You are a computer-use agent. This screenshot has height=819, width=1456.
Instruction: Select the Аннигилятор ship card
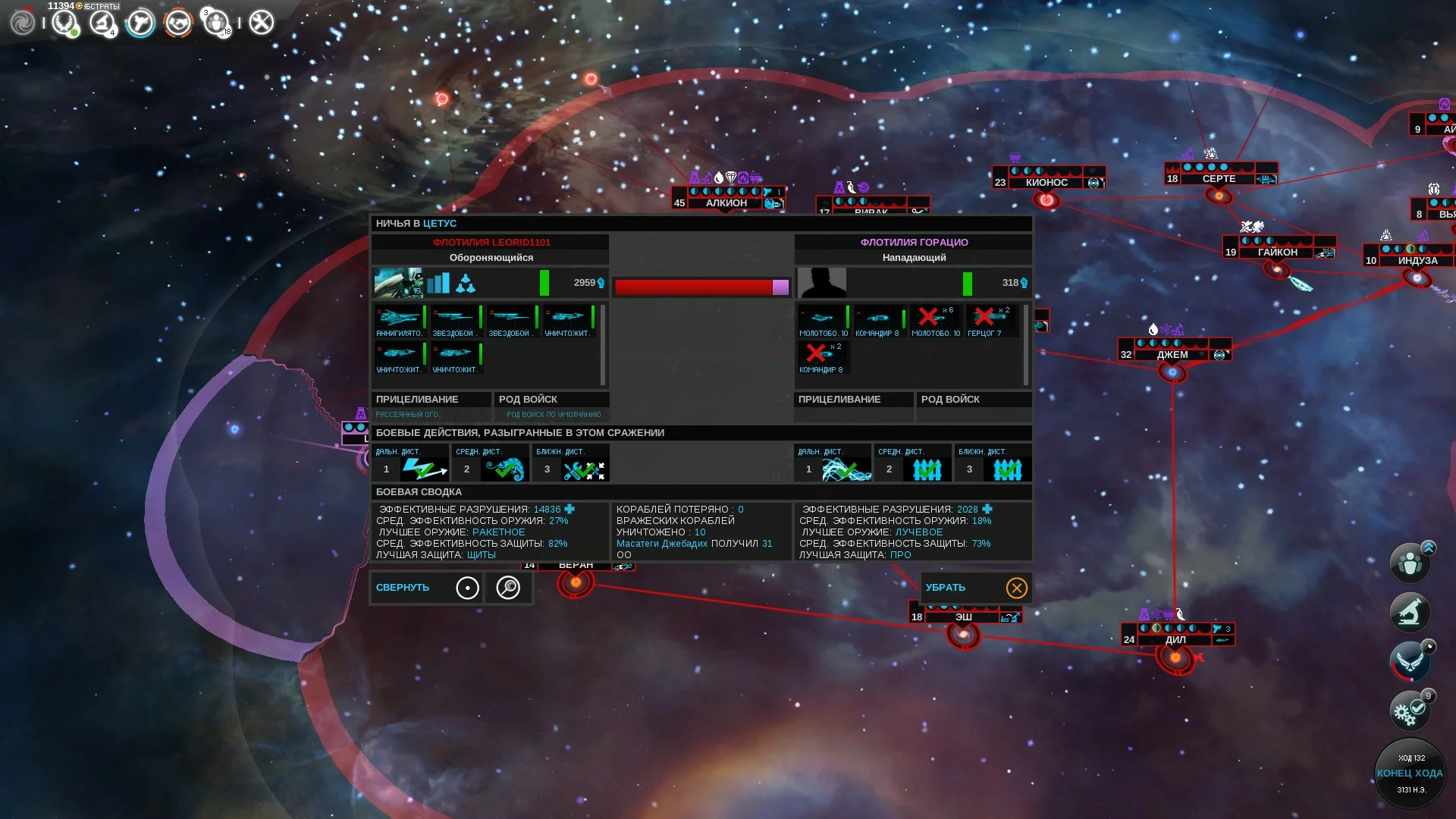(x=399, y=321)
